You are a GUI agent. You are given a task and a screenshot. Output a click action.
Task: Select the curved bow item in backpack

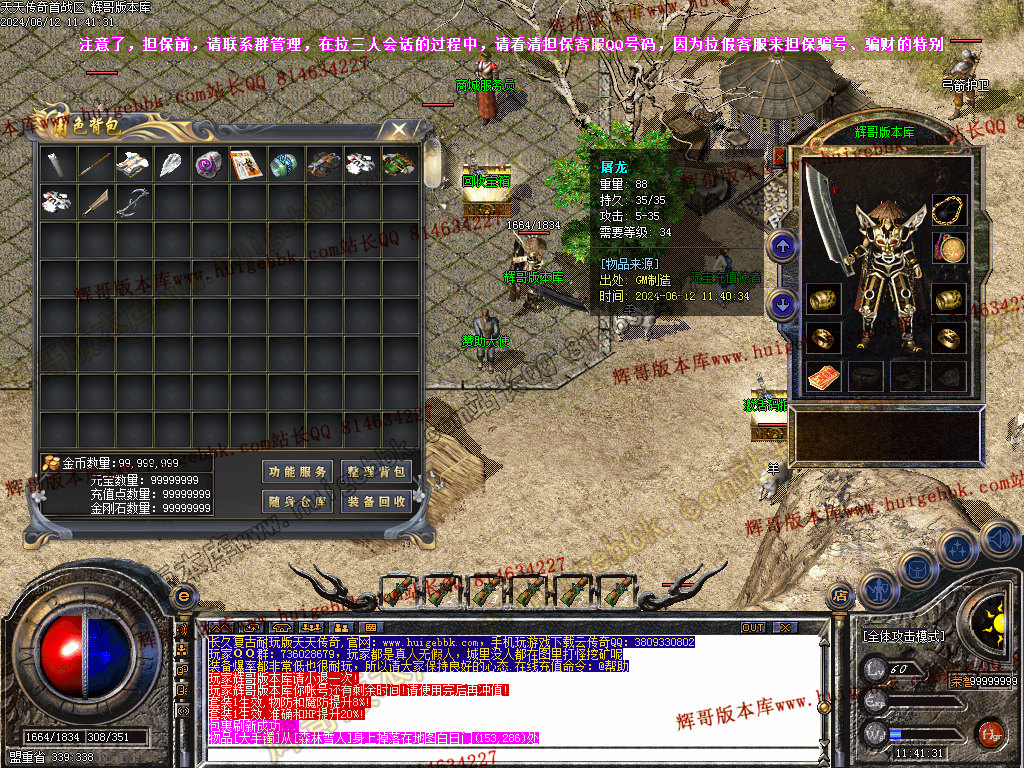132,202
